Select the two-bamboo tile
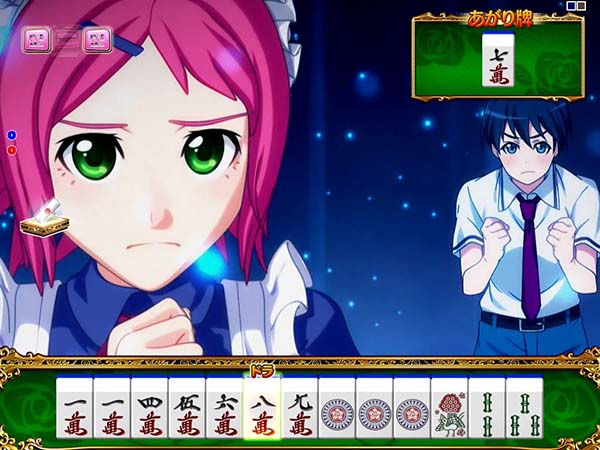This screenshot has height=450, width=600. pyautogui.click(x=487, y=410)
